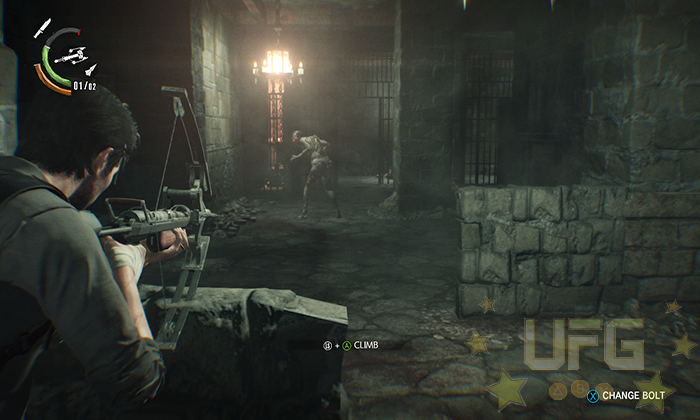Choose the bolt type icon
Screen dimensions: 700x420
pos(90,70)
